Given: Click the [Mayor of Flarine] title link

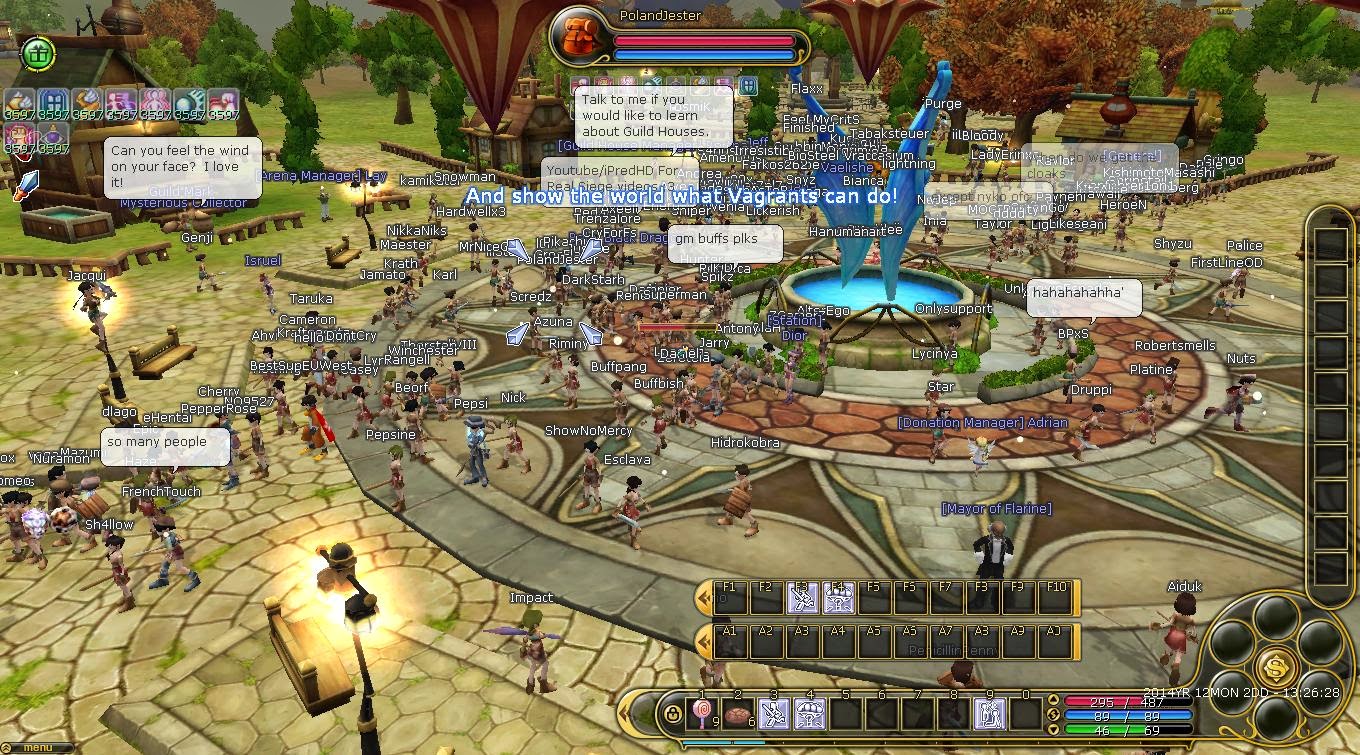Looking at the screenshot, I should (994, 509).
